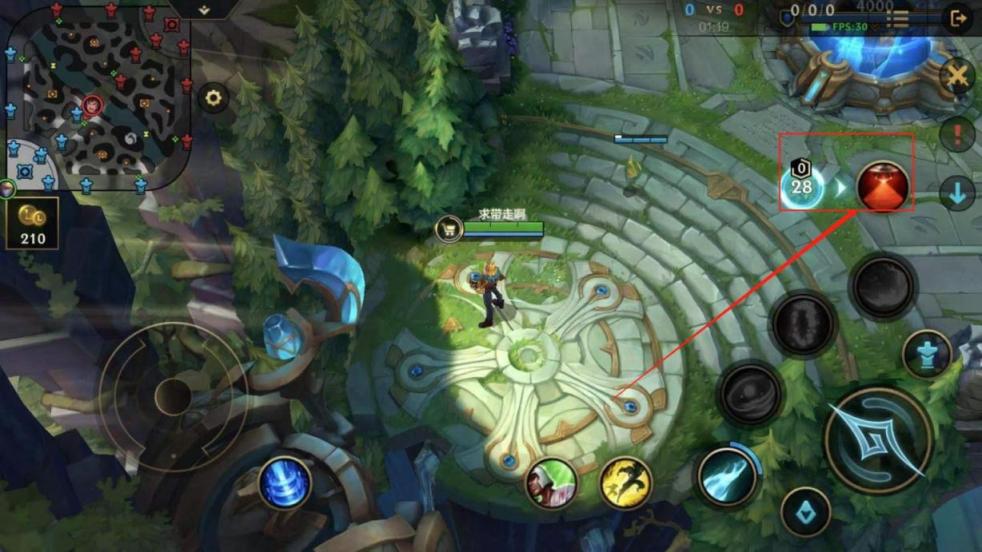982x552 pixels.
Task: Cast the green and red summoner spell
Action: point(551,482)
